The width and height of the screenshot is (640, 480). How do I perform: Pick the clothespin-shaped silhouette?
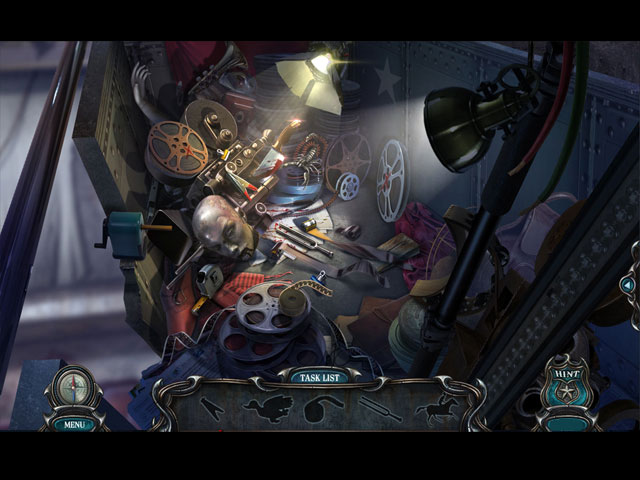pos(211,408)
